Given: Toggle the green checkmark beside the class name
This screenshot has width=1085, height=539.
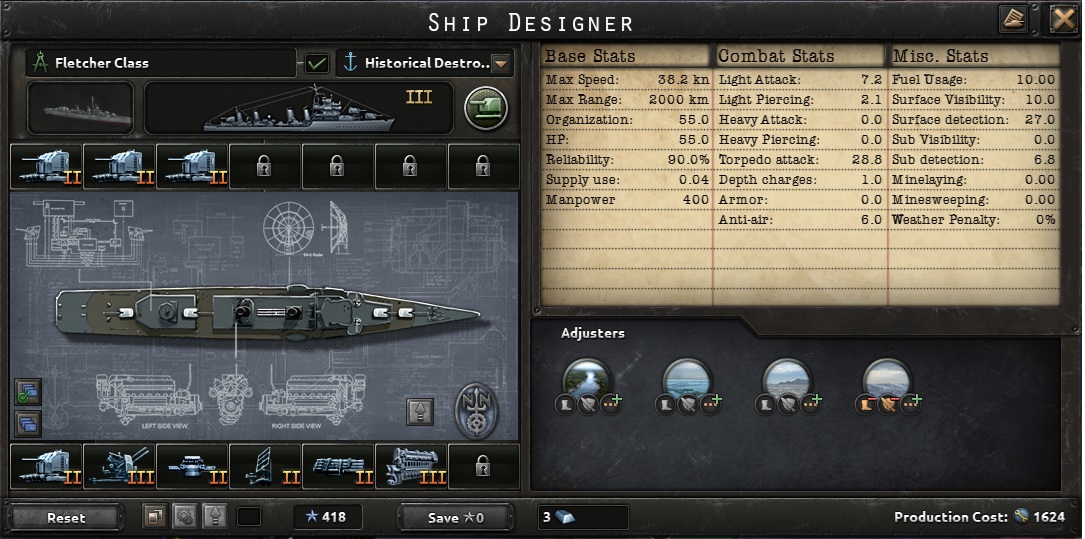Looking at the screenshot, I should [x=317, y=63].
